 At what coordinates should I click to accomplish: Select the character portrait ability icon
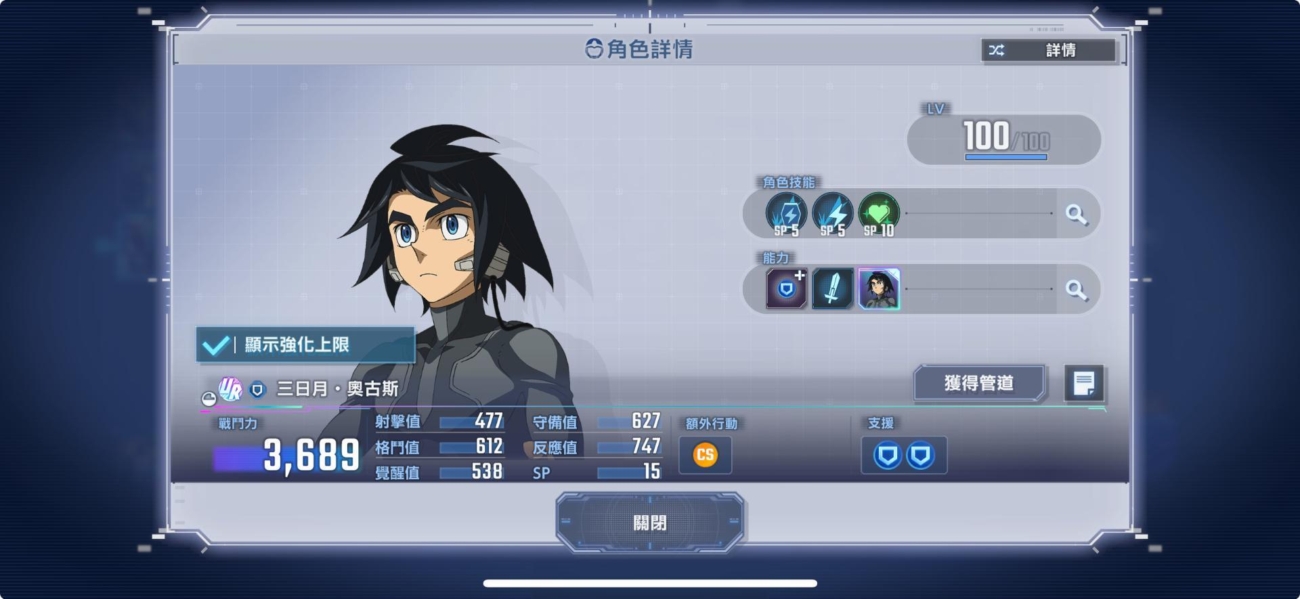click(878, 289)
